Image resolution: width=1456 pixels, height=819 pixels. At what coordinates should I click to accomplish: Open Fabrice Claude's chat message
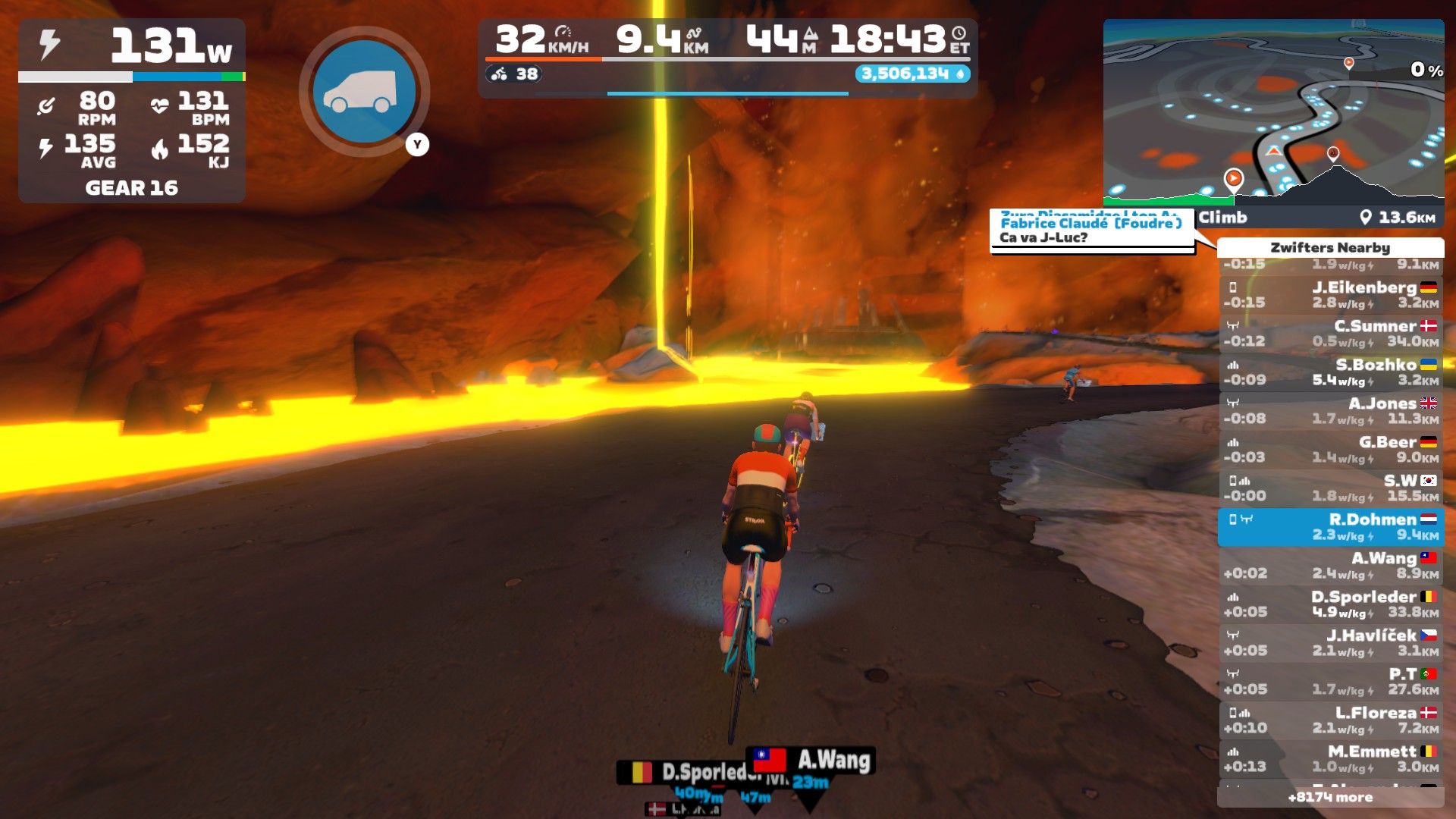coord(1091,231)
